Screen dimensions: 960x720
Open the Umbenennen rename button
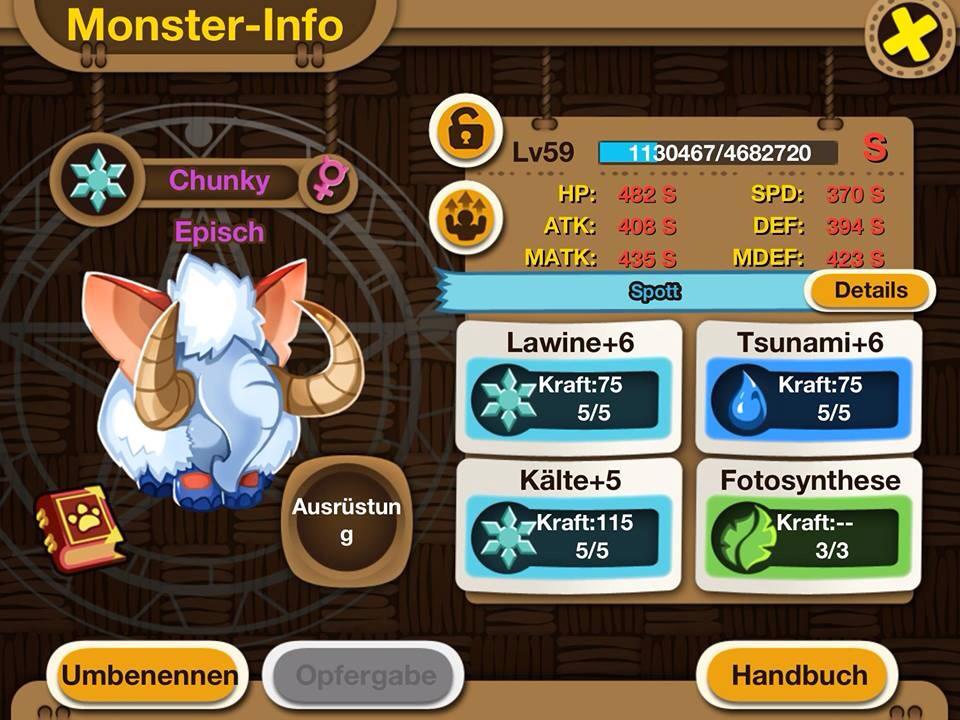(150, 674)
